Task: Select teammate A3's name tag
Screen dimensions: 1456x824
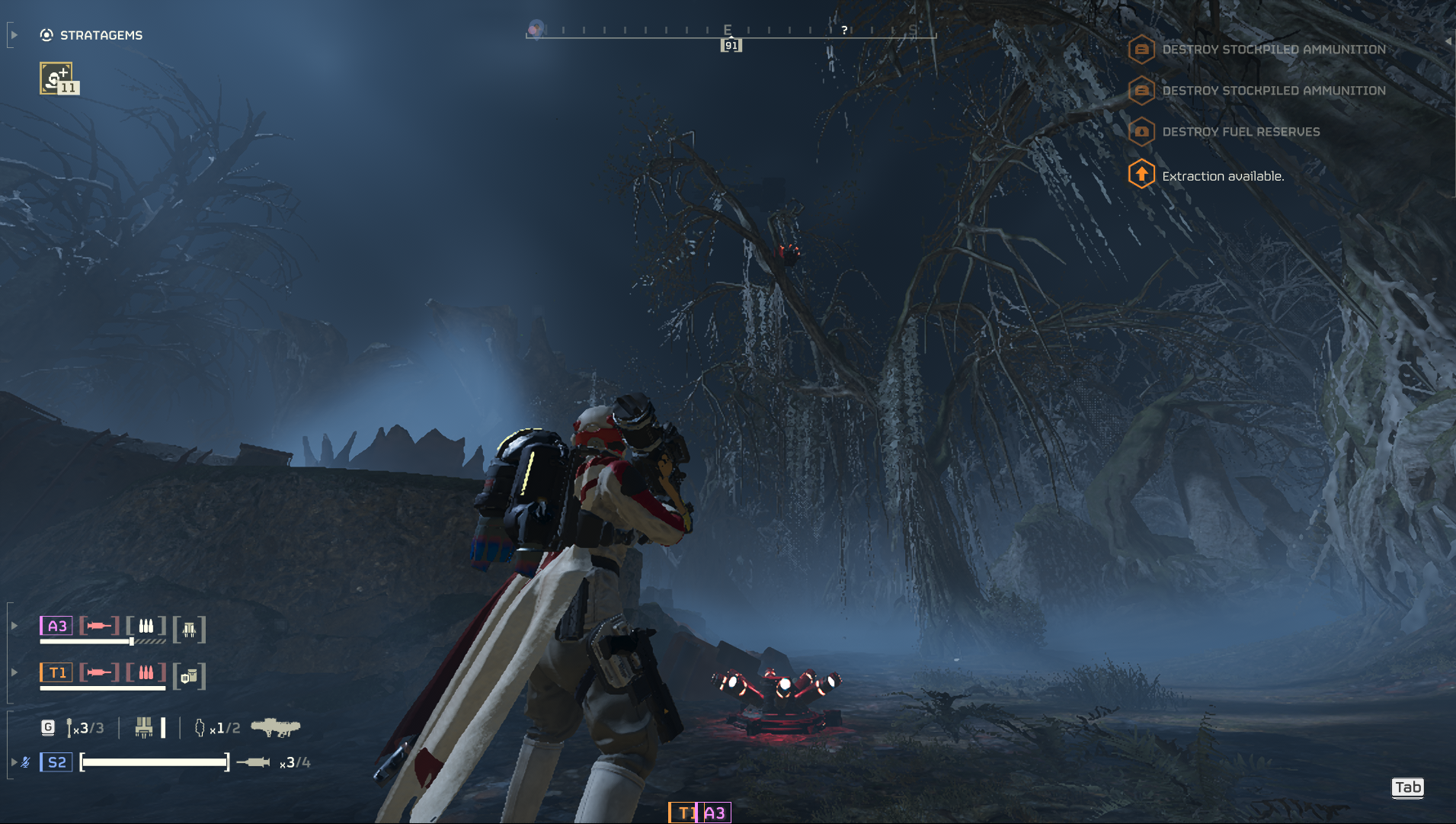Action: 56,626
